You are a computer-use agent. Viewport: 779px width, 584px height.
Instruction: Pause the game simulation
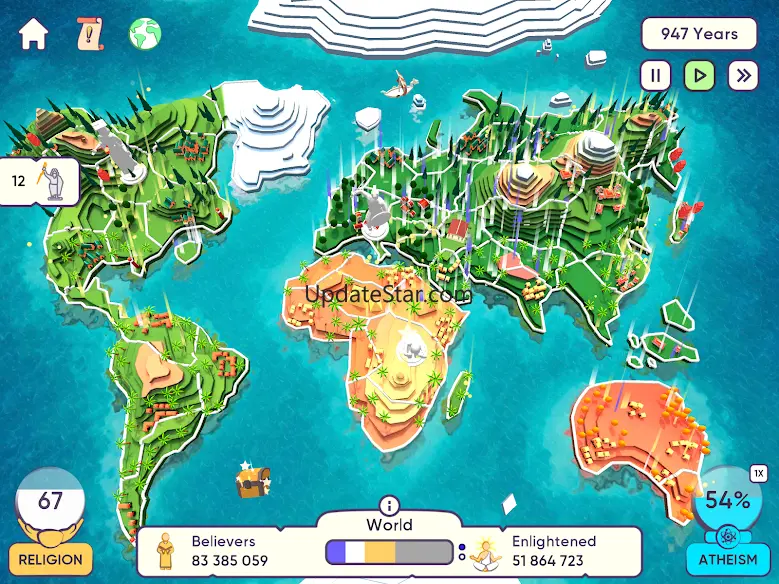pyautogui.click(x=656, y=75)
